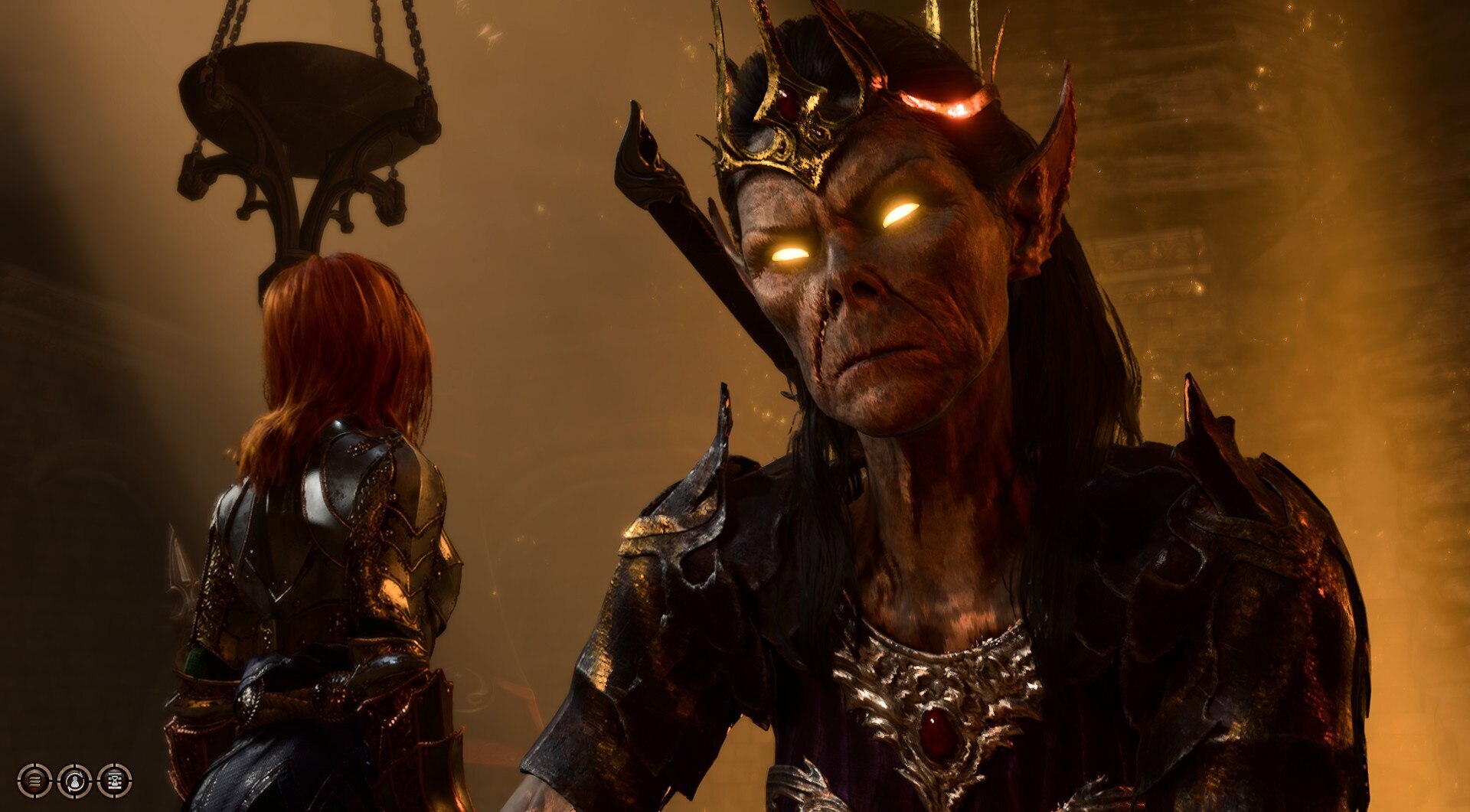Open the hourglass dialogue history button
This screenshot has height=812, width=1470.
114,781
